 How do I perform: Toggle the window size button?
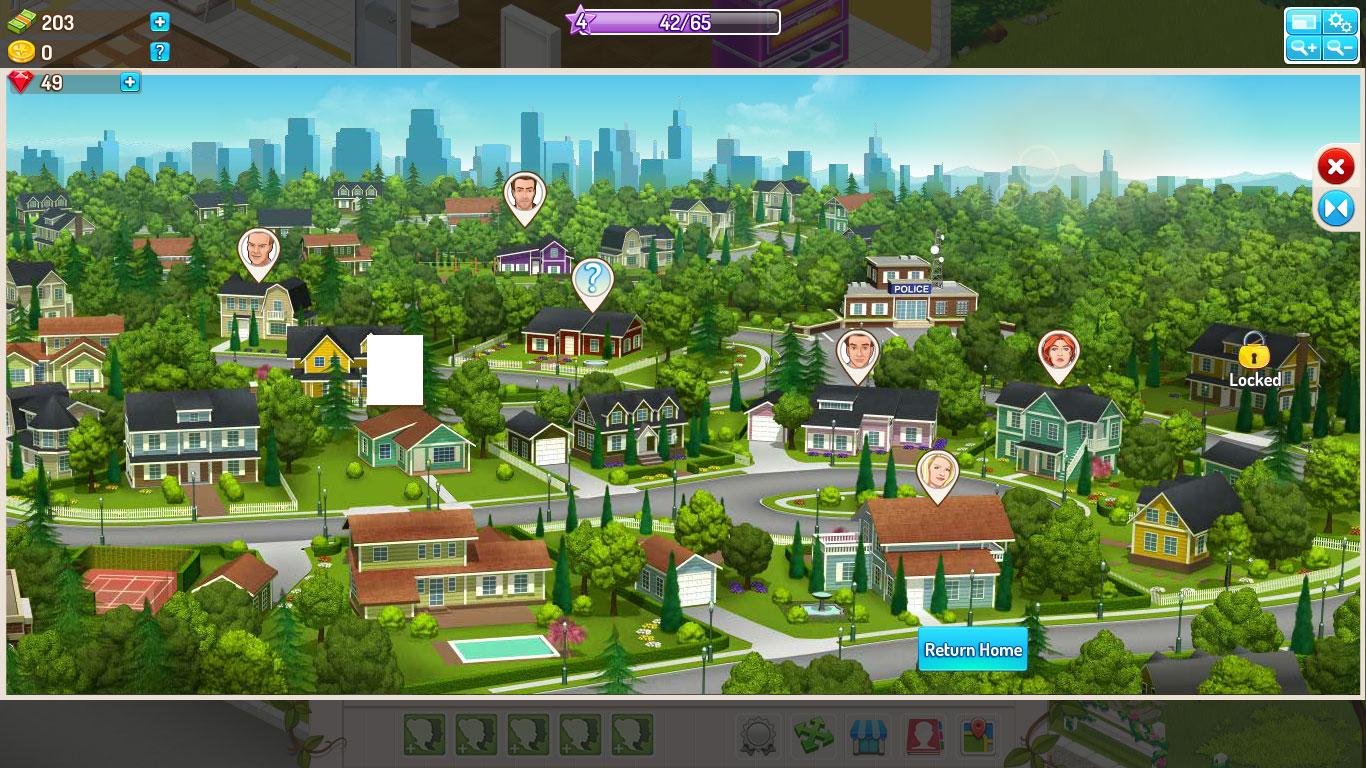tap(1303, 22)
